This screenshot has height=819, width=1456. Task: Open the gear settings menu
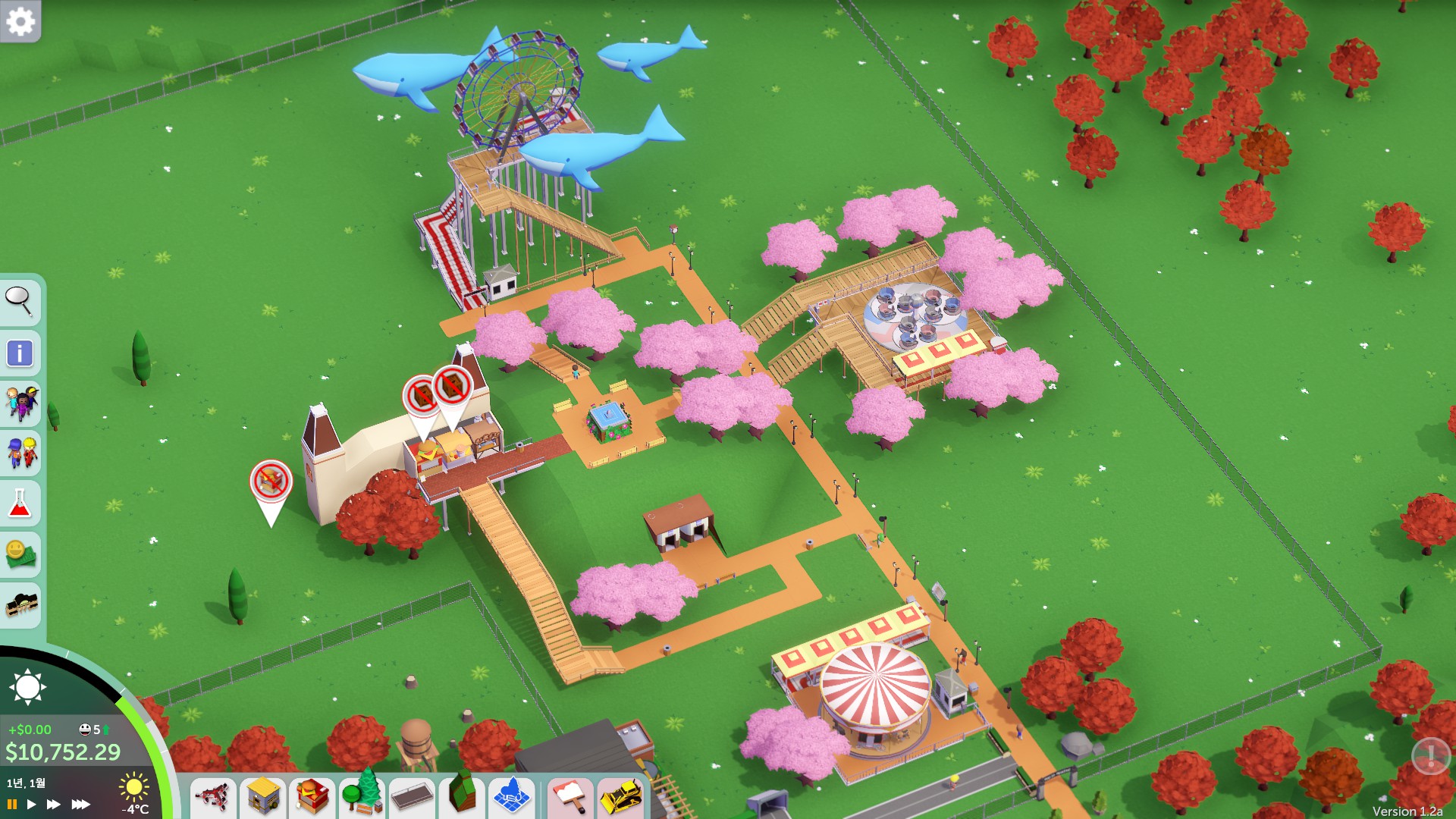coord(20,21)
